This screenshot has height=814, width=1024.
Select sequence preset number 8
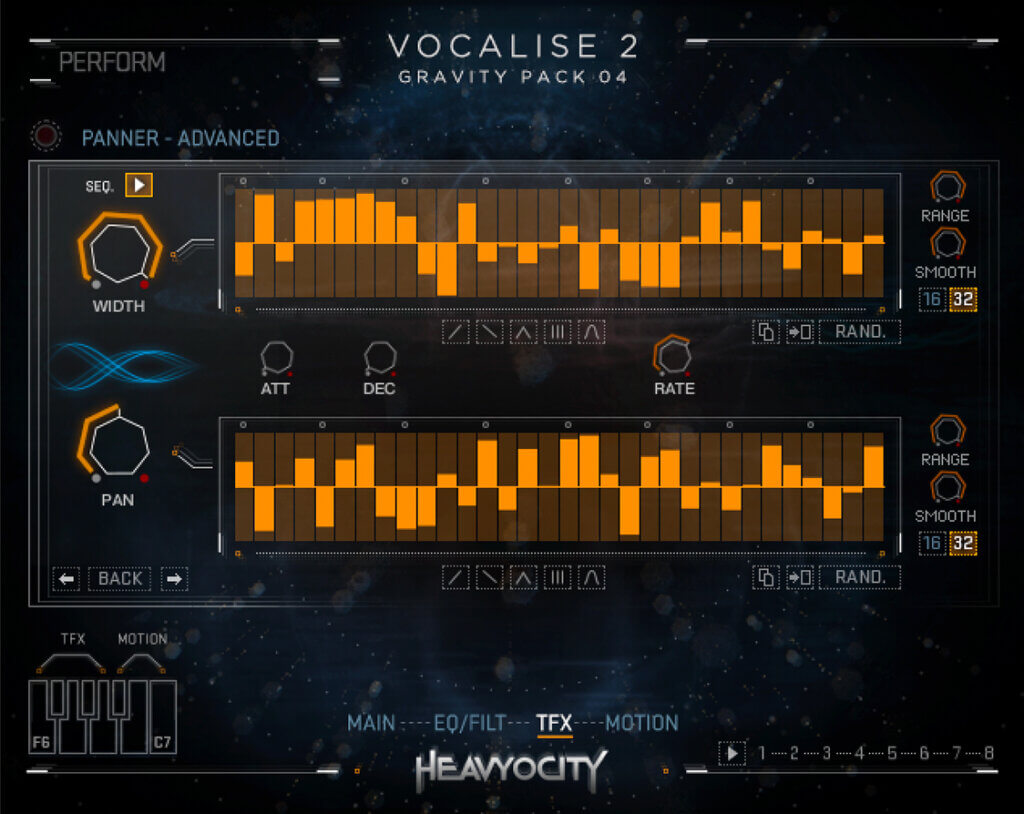[988, 753]
